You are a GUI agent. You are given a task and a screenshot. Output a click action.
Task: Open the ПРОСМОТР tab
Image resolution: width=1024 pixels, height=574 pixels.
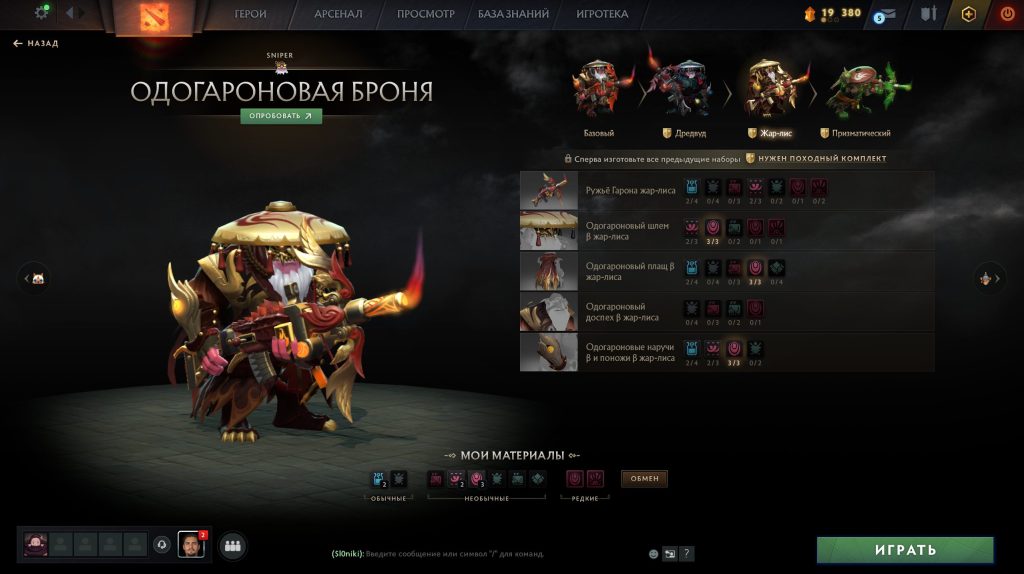point(425,14)
